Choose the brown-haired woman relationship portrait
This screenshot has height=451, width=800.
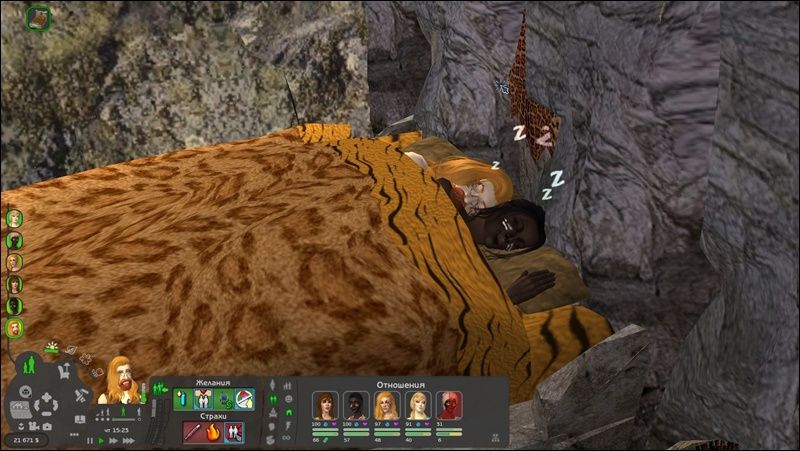[323, 404]
